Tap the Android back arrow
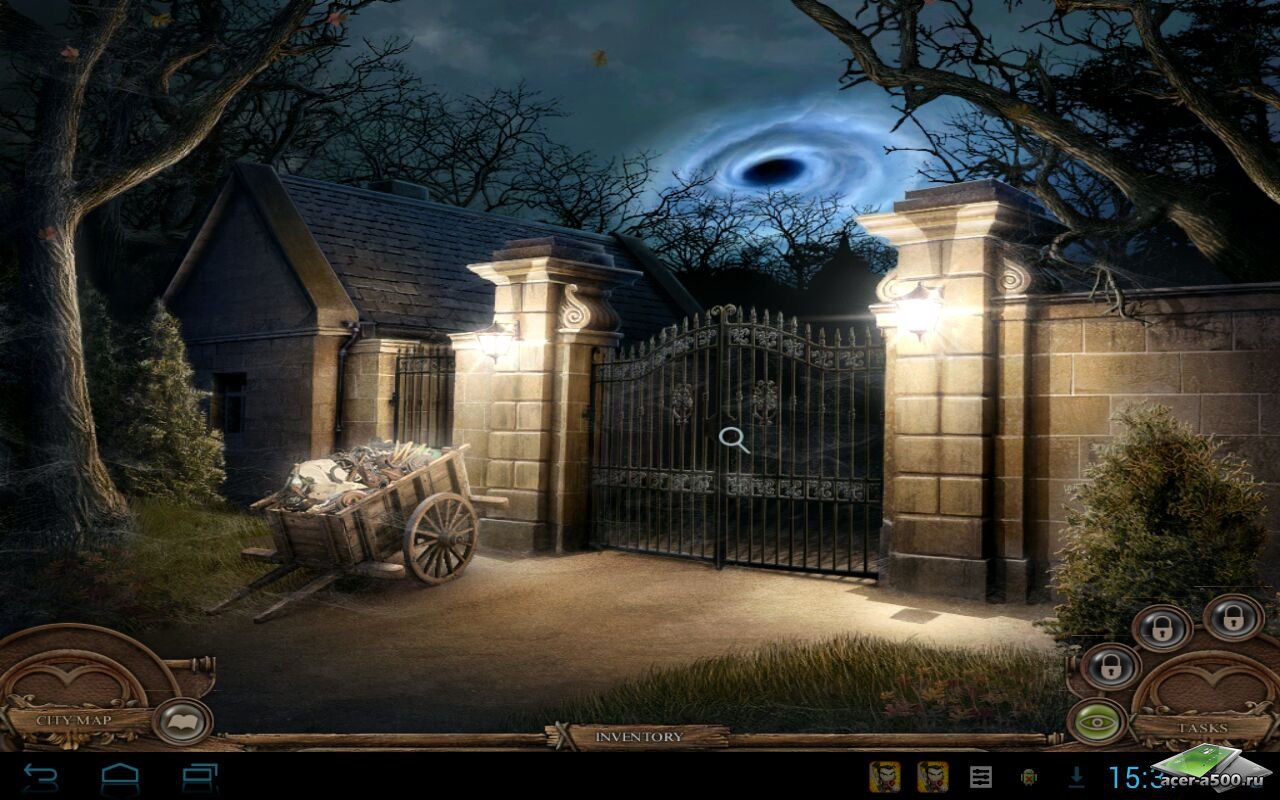The width and height of the screenshot is (1280, 800). click(x=40, y=776)
